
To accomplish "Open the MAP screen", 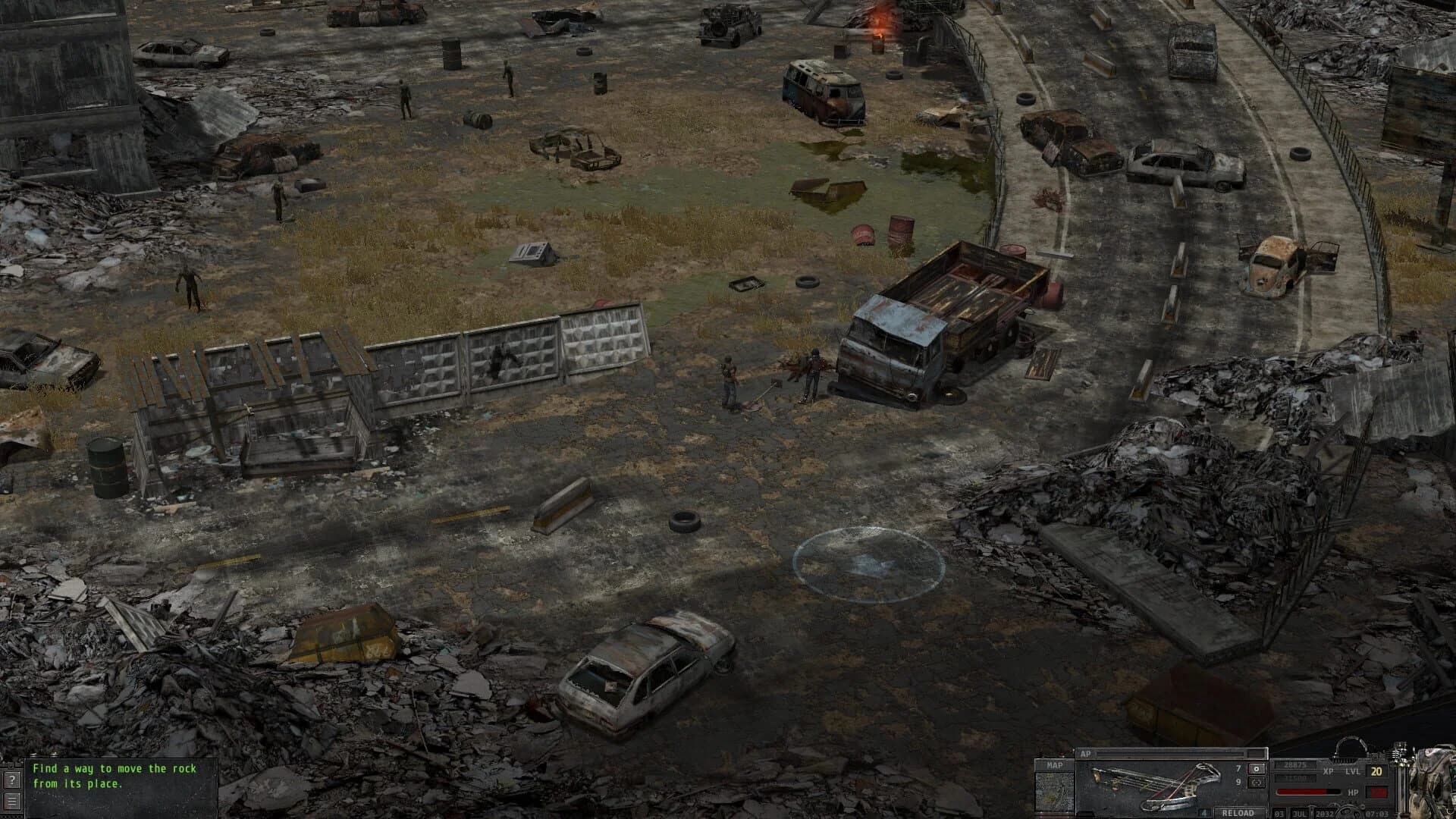I will point(1054,765).
